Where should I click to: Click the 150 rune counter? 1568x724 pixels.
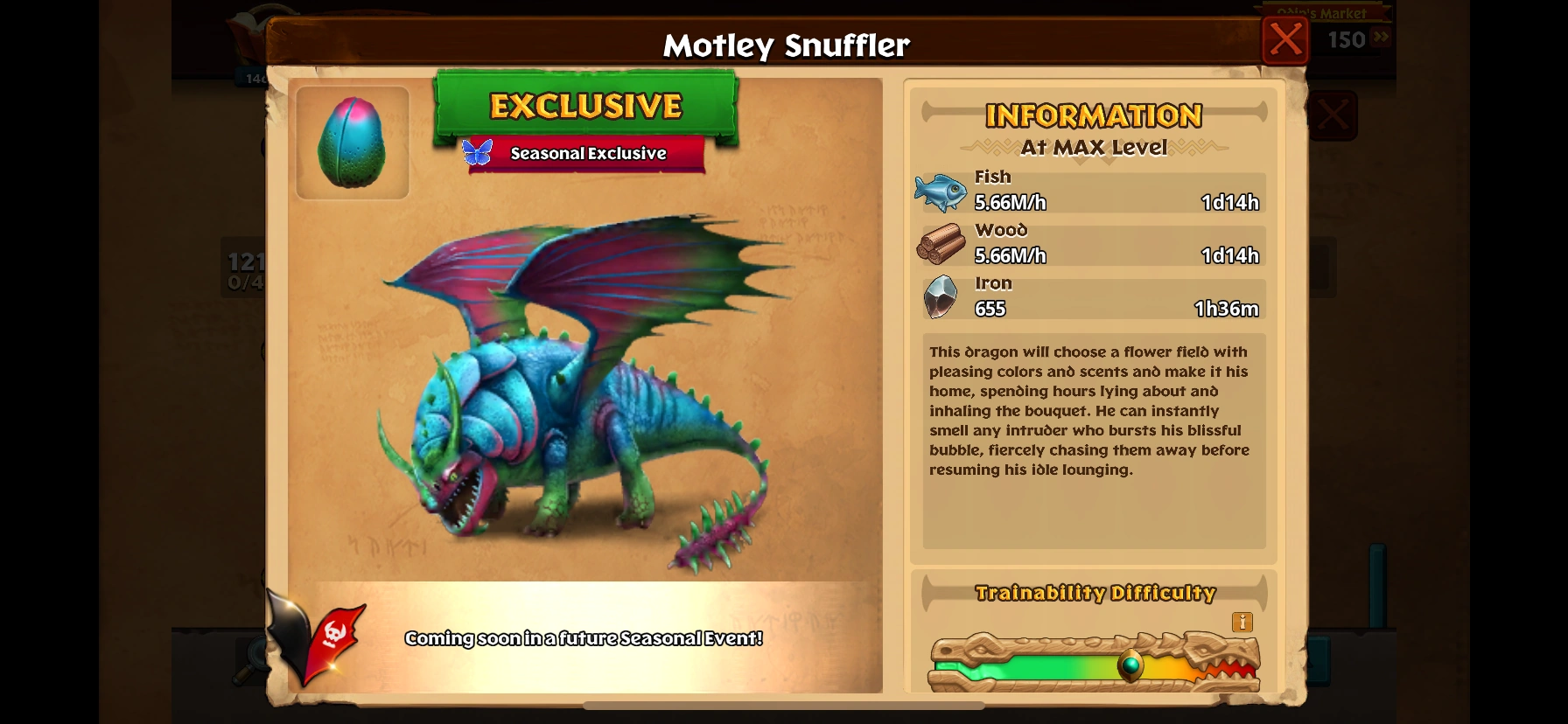pyautogui.click(x=1345, y=39)
